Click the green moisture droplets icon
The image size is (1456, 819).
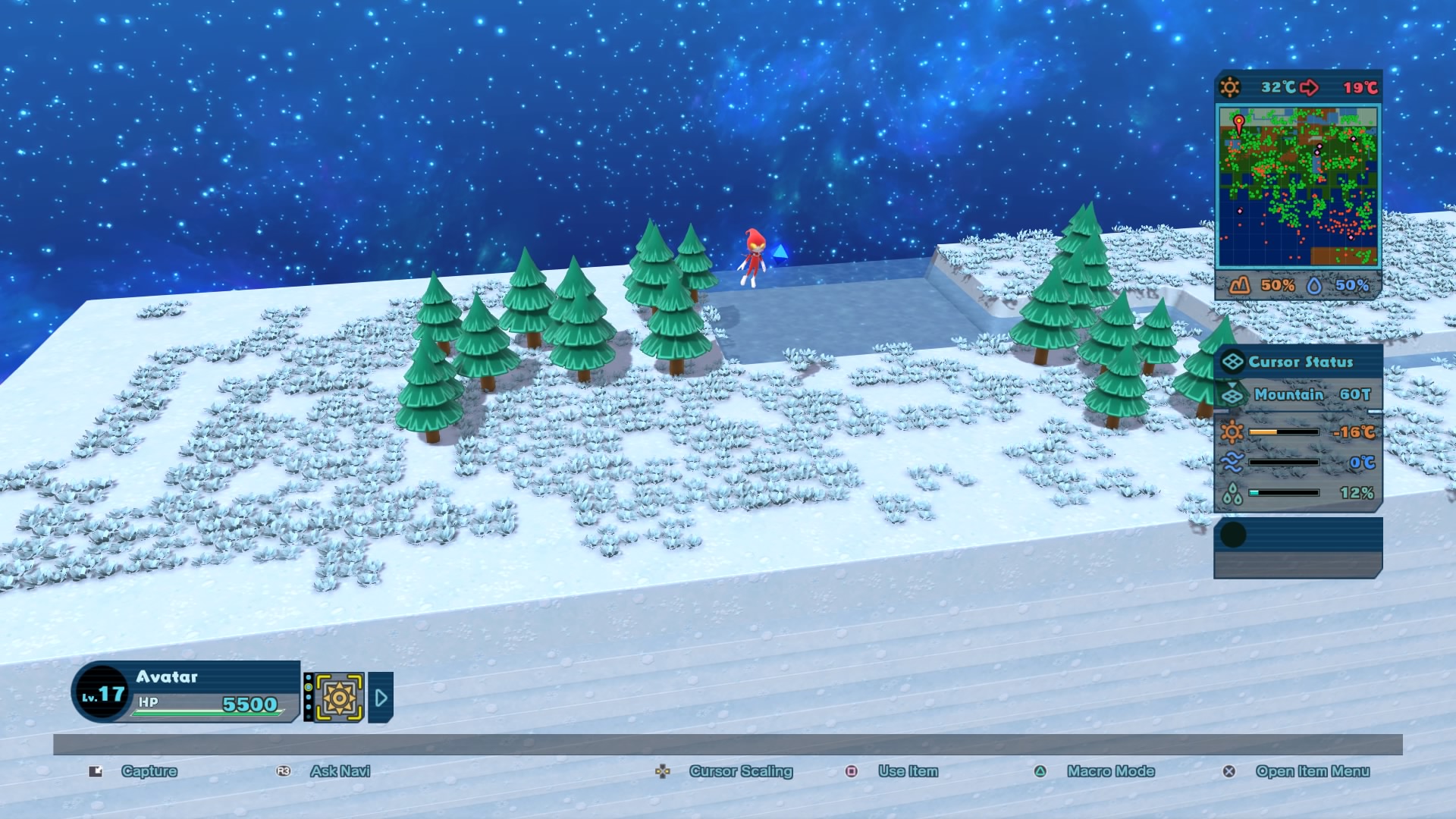[1232, 493]
